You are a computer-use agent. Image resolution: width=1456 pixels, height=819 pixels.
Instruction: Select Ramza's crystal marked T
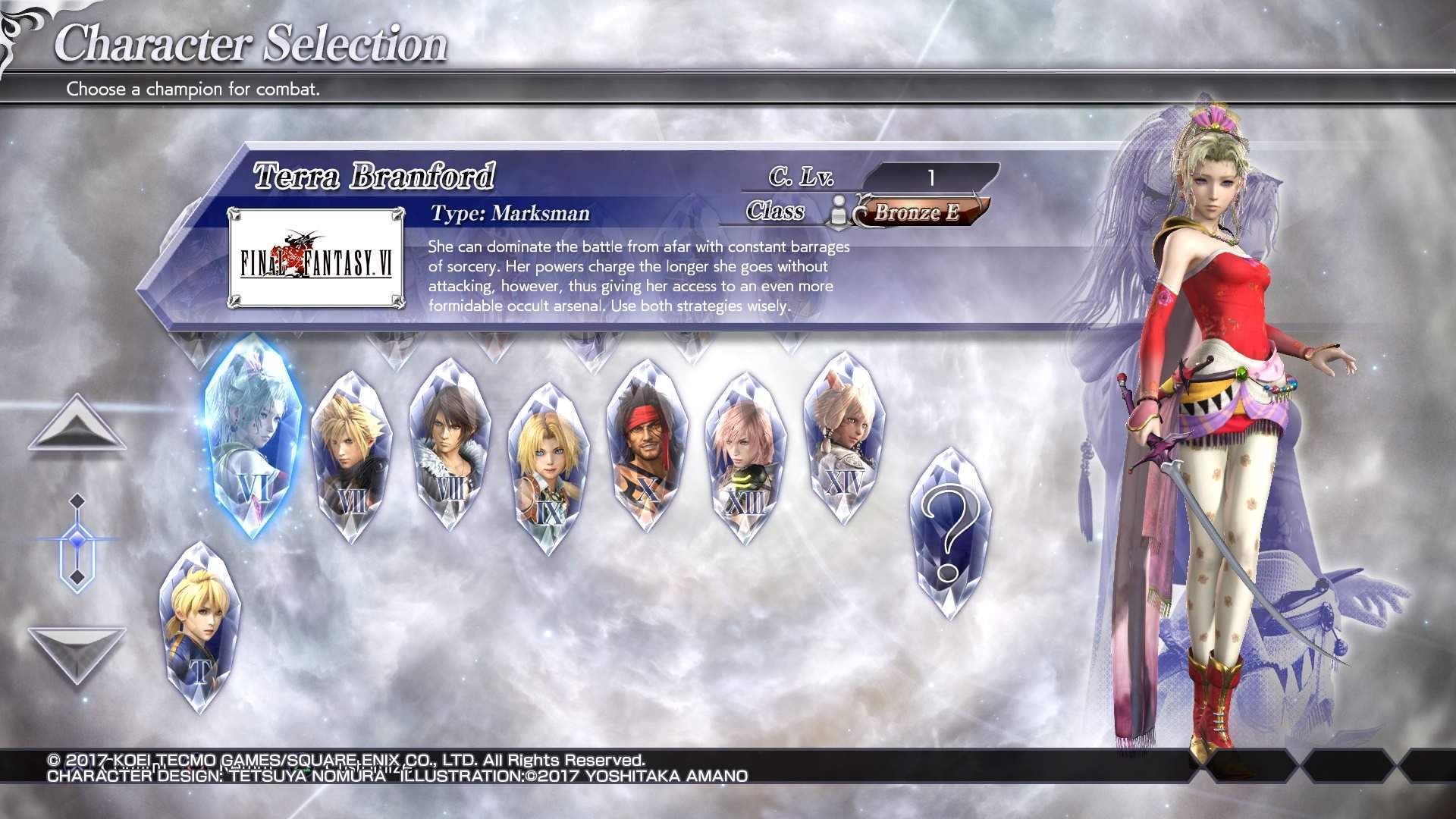pos(200,627)
